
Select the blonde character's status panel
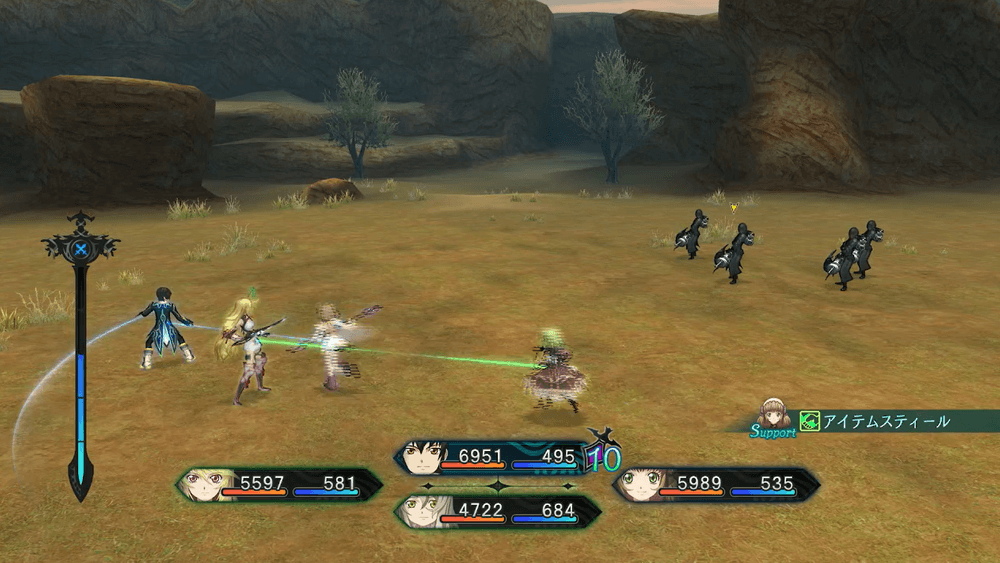coord(280,485)
